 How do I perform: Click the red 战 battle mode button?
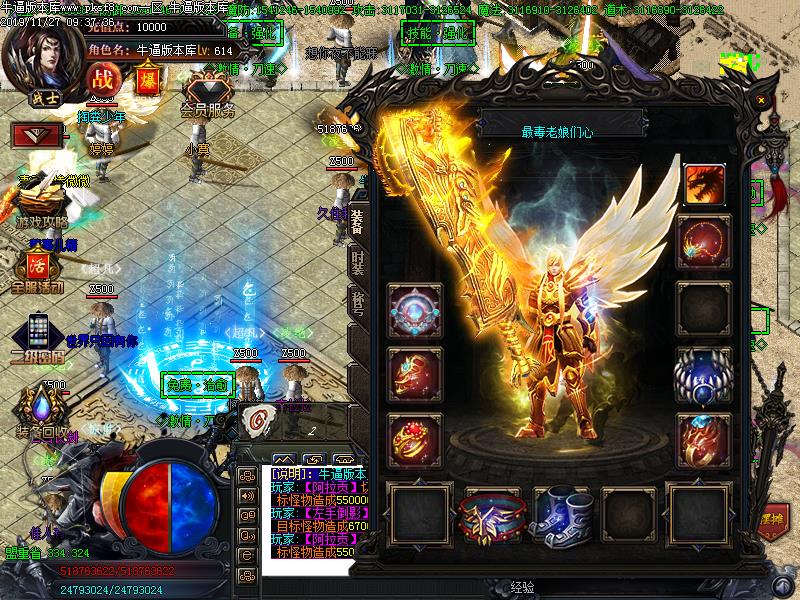[102, 78]
